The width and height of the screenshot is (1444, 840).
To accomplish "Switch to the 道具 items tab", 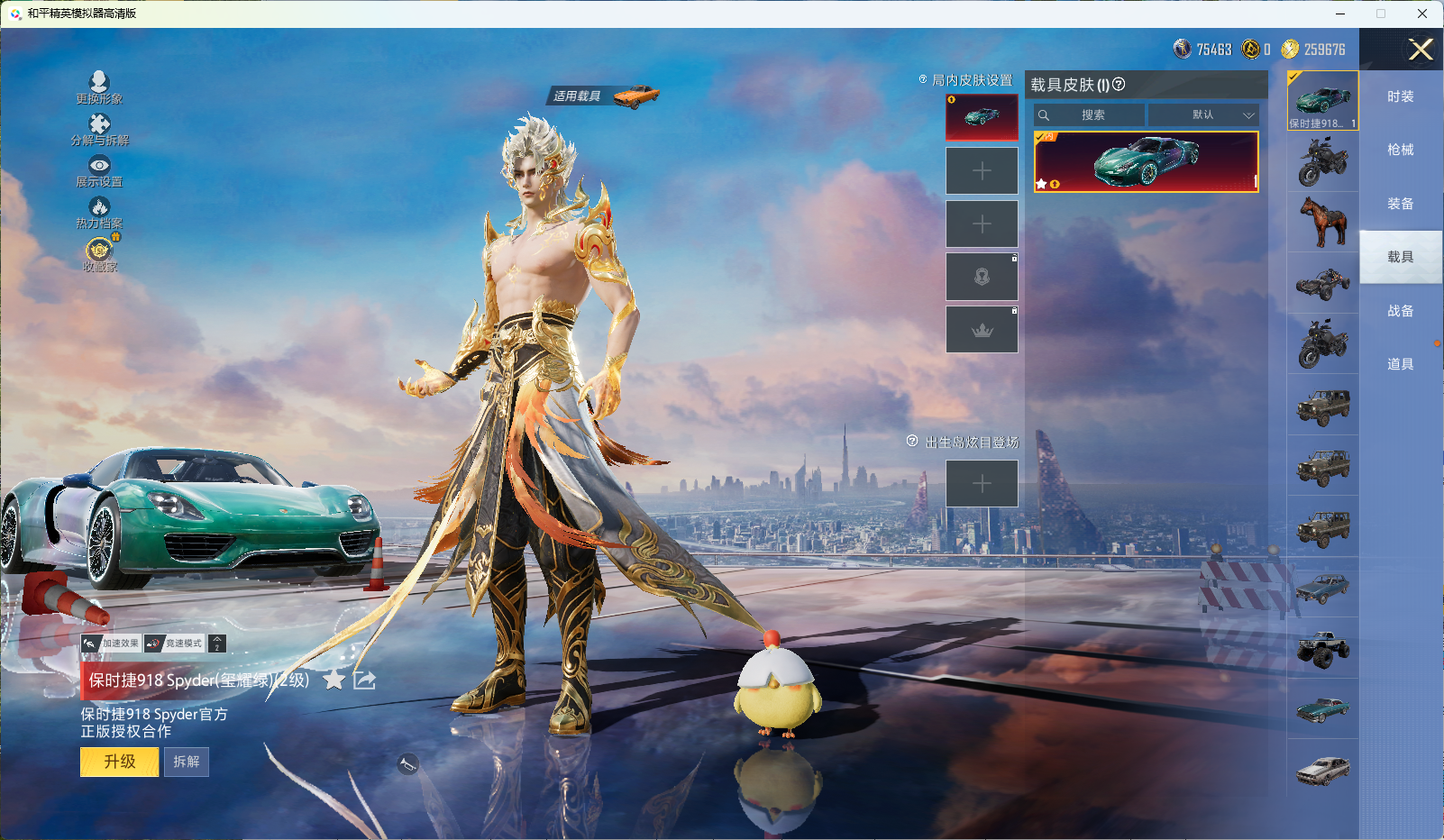I will [1400, 364].
